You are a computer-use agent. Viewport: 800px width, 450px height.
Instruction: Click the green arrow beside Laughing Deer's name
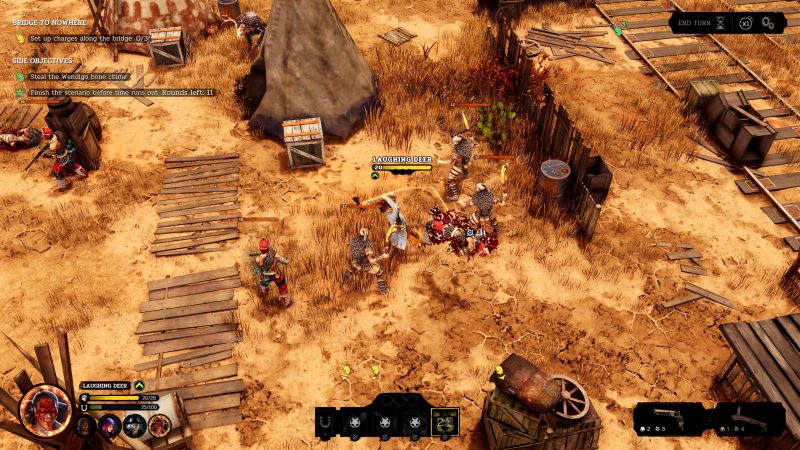pos(140,385)
